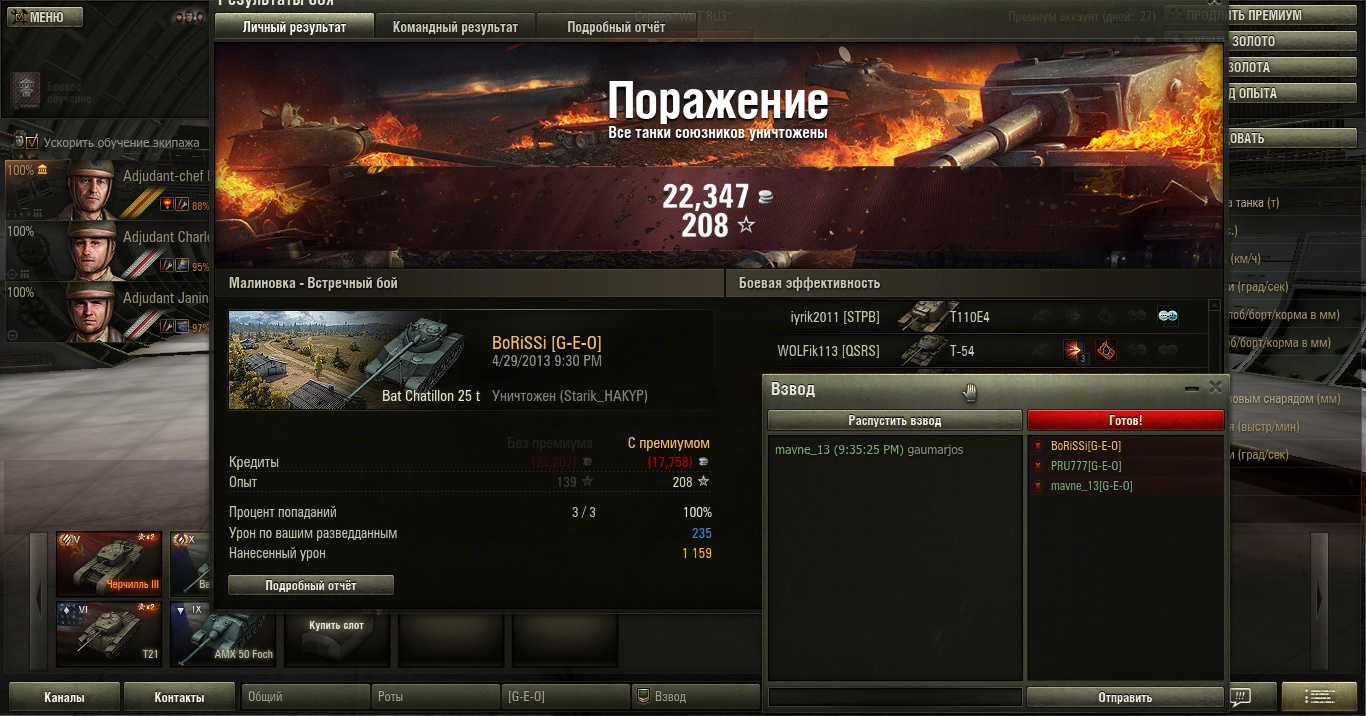
Task: Switch to the Общий chat channel tab
Action: coord(305,697)
